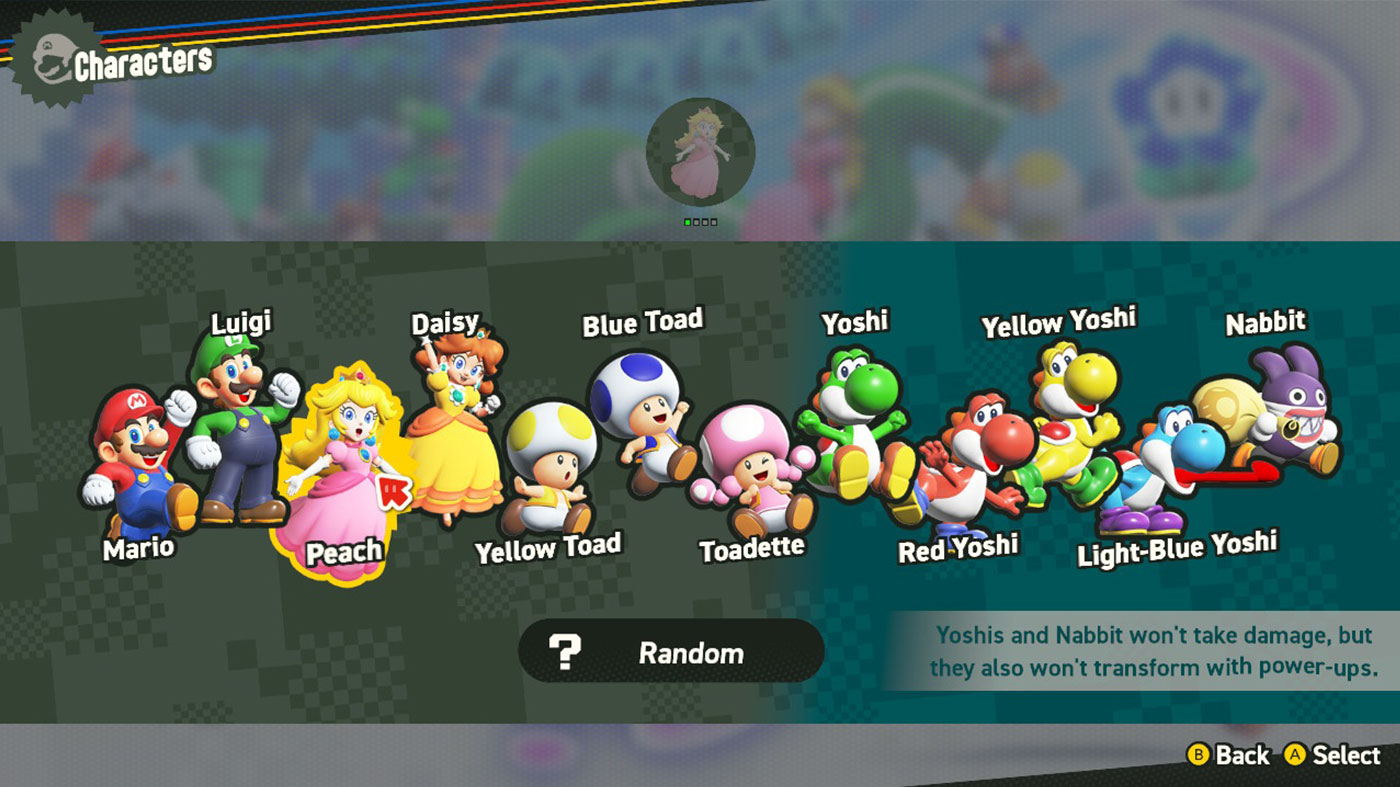Click the second page indicator dot
Screen dimensions: 1400x787
tap(696, 222)
